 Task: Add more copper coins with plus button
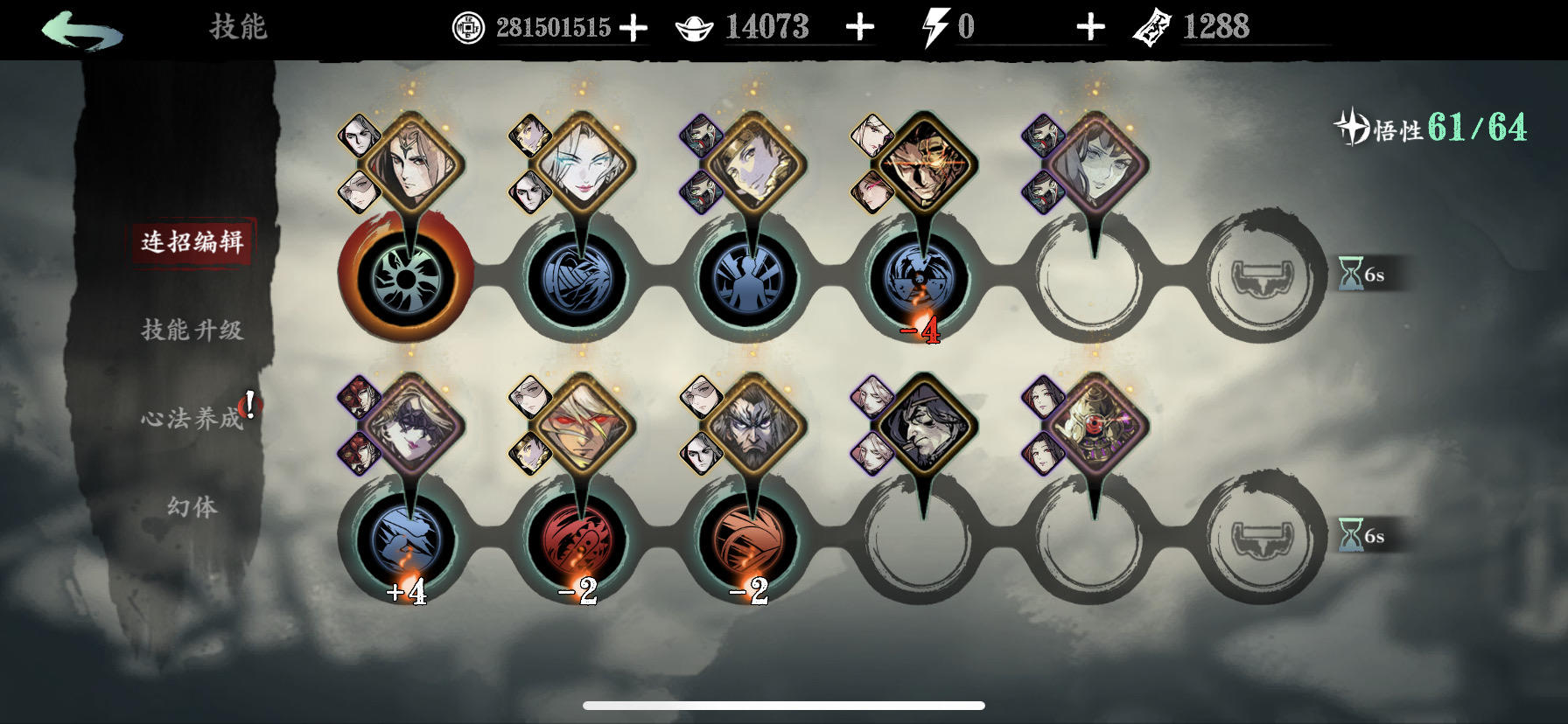click(633, 28)
